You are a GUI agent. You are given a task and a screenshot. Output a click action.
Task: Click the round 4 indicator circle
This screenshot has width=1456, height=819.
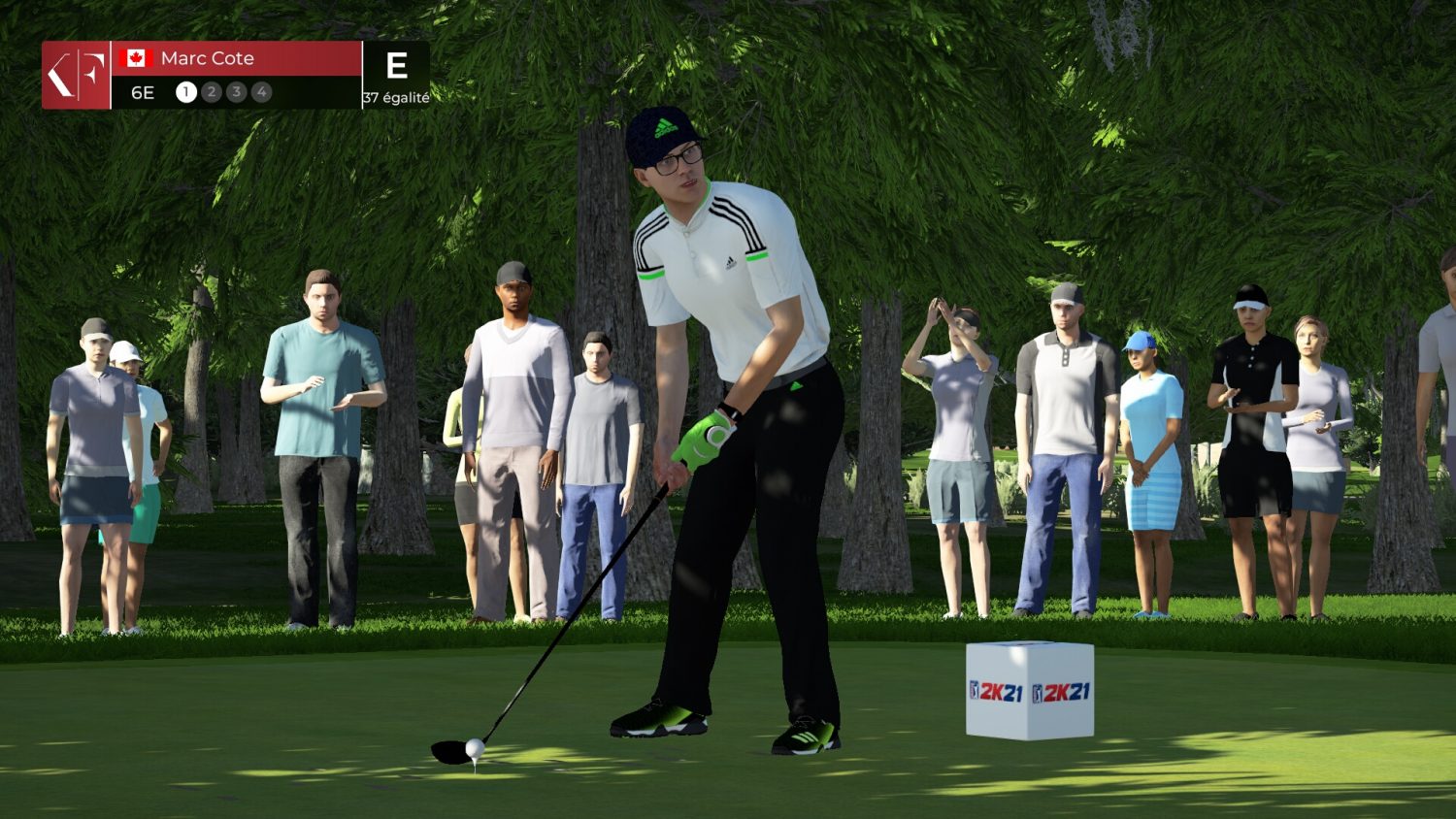(x=261, y=92)
